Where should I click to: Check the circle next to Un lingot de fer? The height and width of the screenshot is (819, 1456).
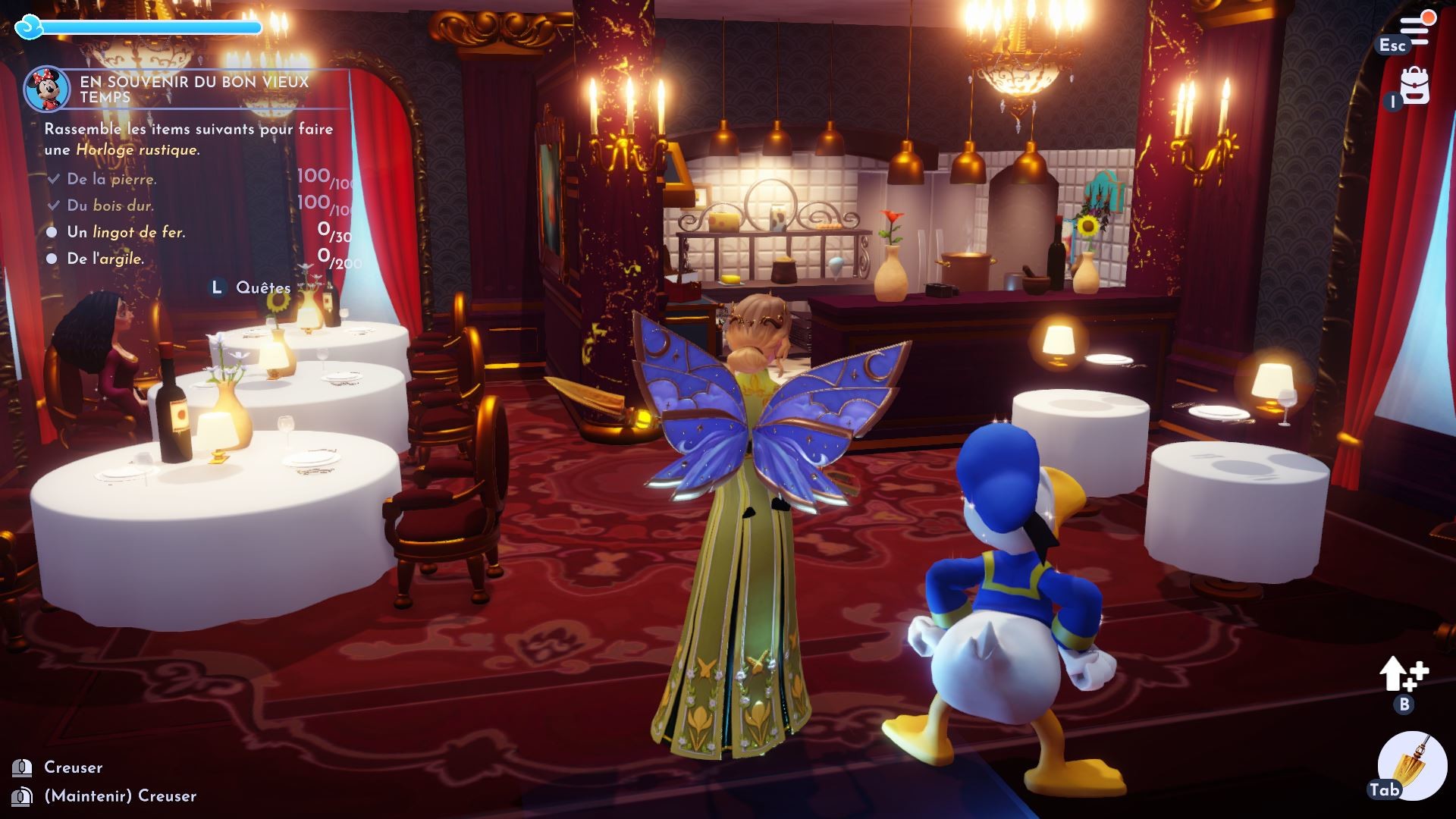(53, 232)
